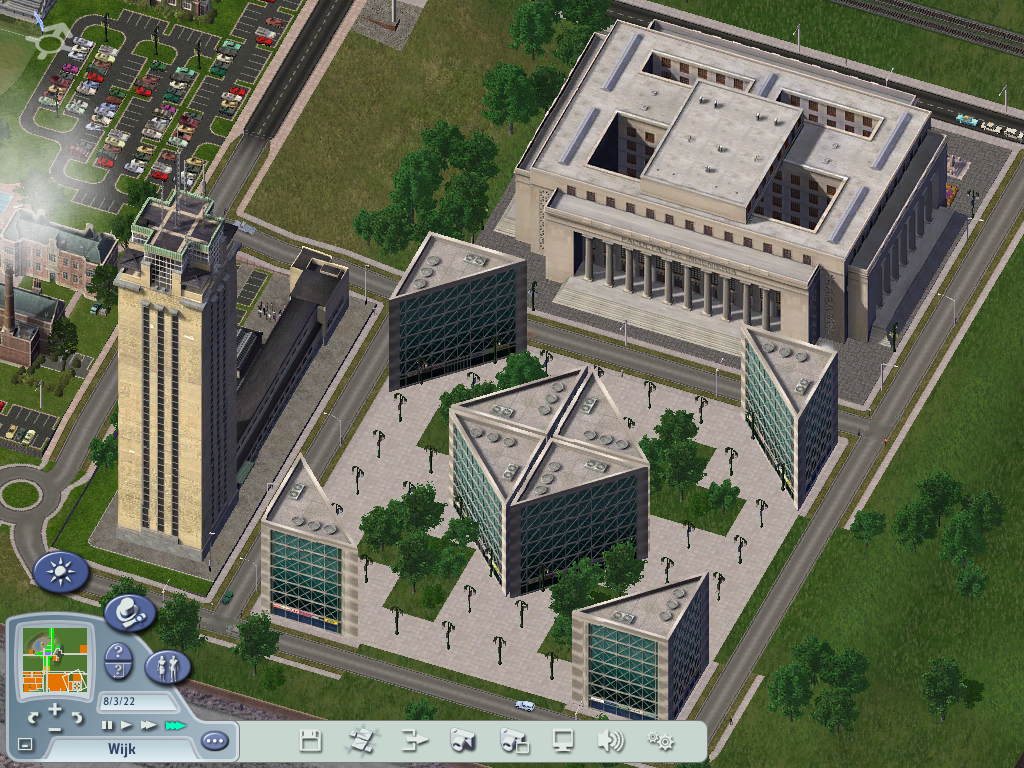Viewport: 1024px width, 768px height.
Task: Set simulation to normal play speed
Action: [x=126, y=725]
